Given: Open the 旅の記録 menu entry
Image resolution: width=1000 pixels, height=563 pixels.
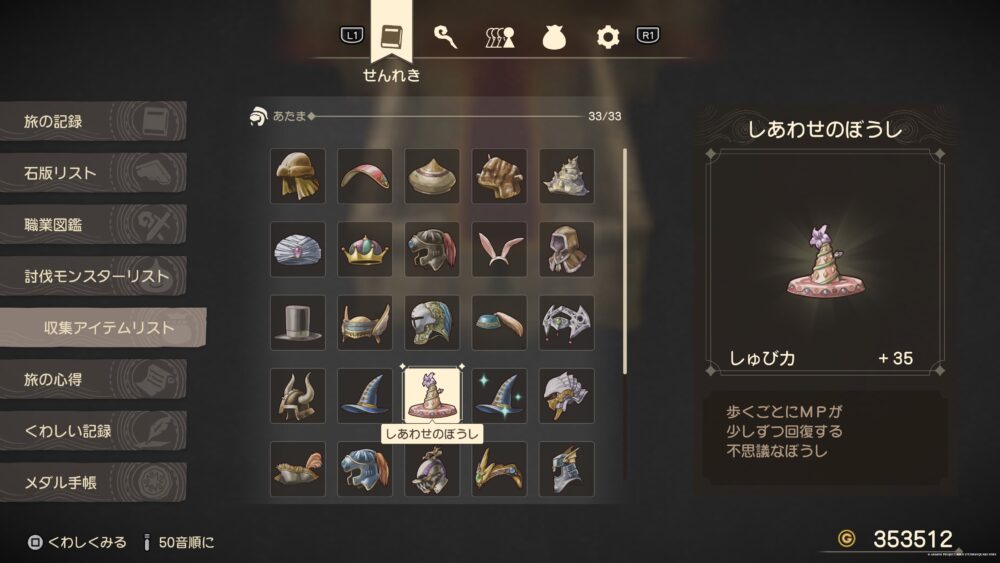Looking at the screenshot, I should click(x=93, y=122).
